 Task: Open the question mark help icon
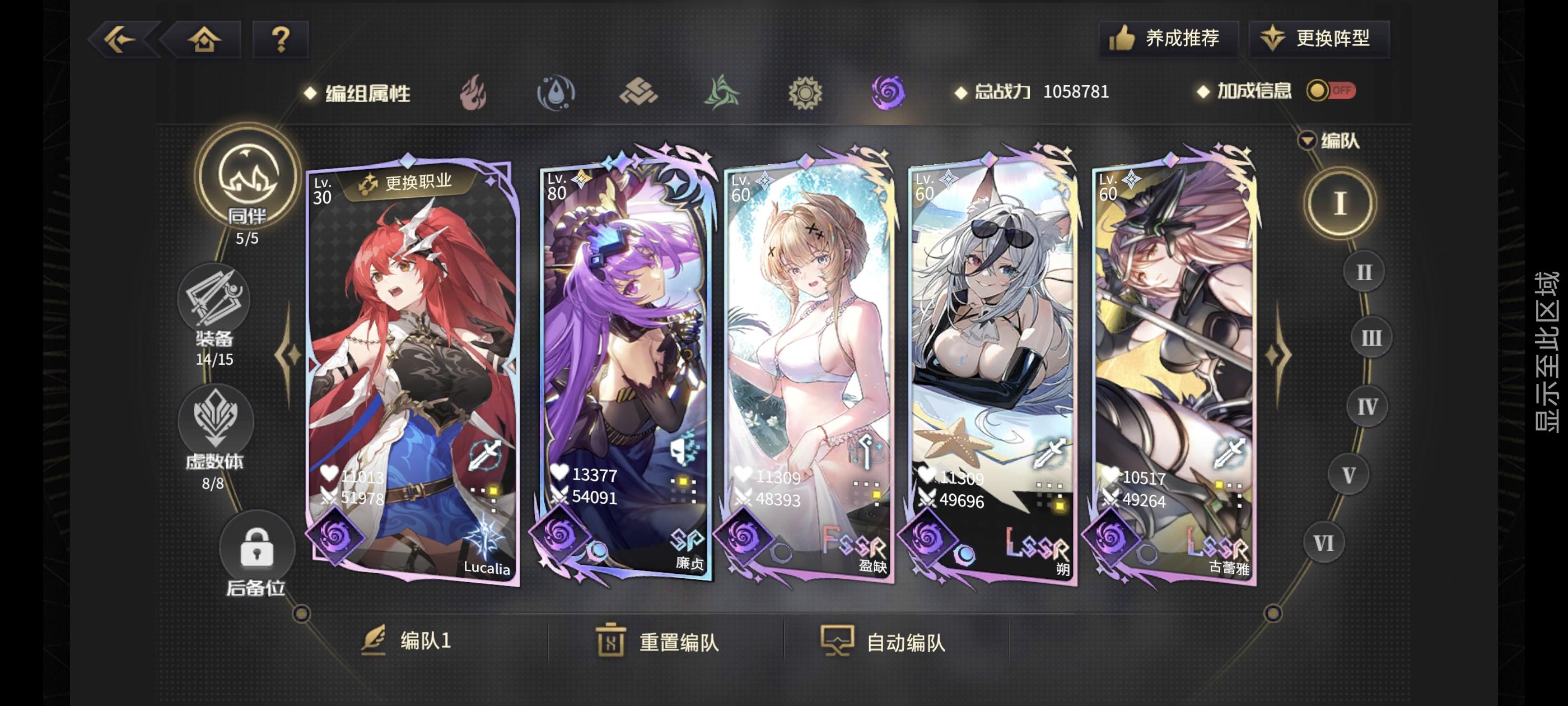(x=279, y=40)
